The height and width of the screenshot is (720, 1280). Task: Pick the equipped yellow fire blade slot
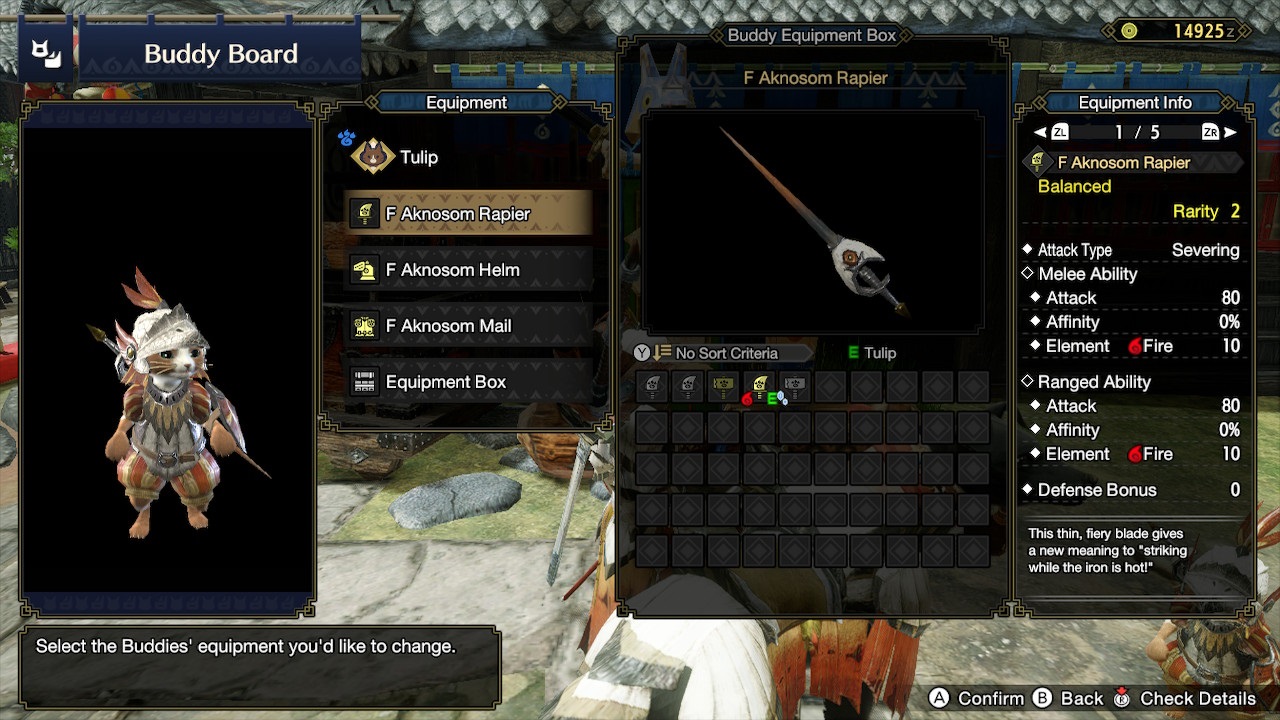point(760,386)
